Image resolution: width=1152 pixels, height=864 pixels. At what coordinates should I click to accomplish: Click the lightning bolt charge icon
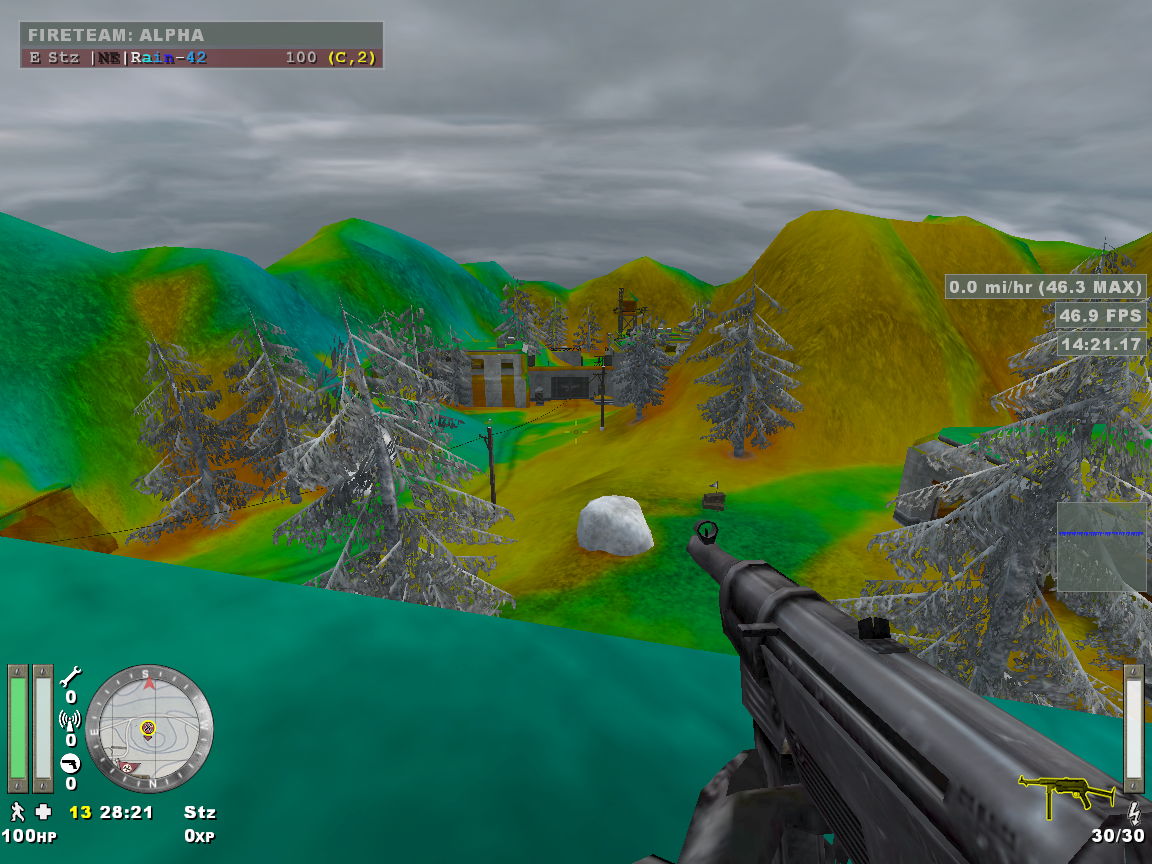tap(1134, 811)
